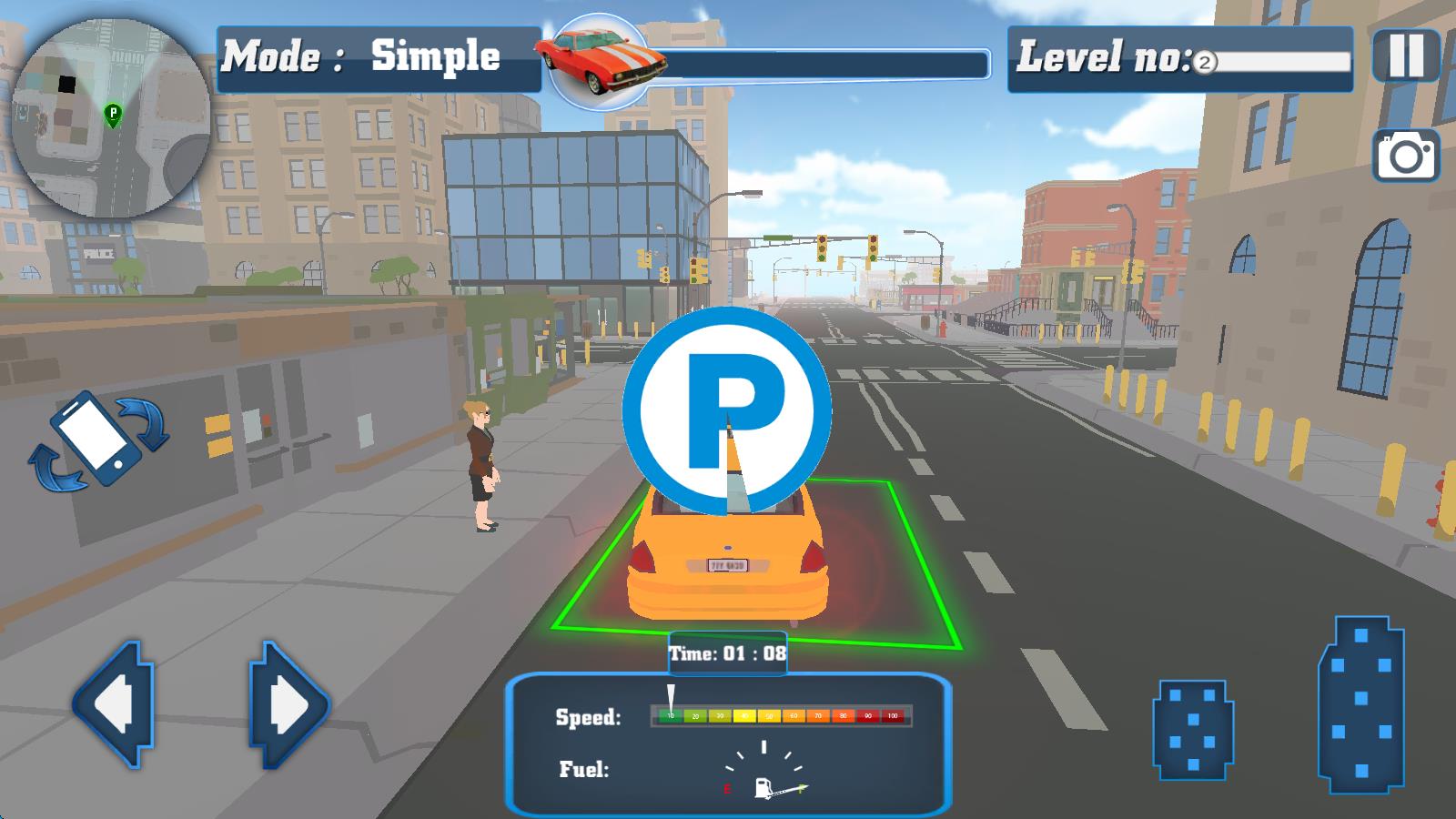The image size is (1456, 819).
Task: Select the parking marker on minimap
Action: (x=113, y=115)
